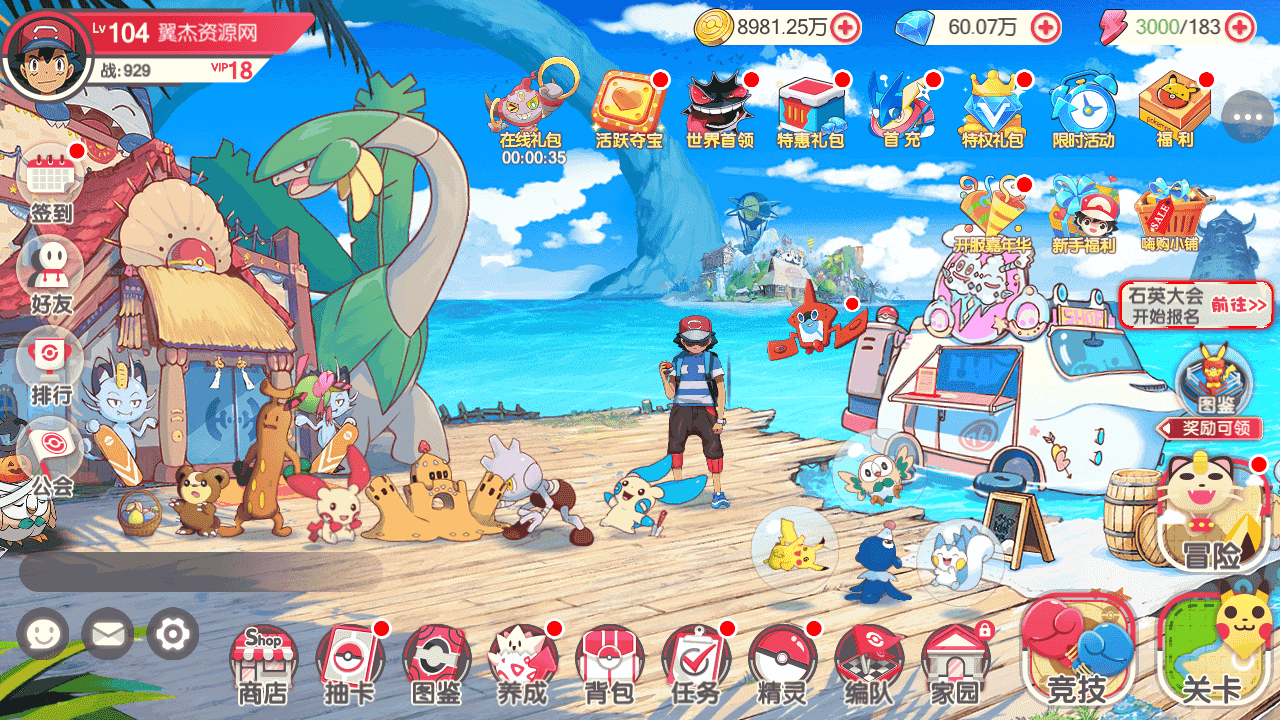Show the 排行 rankings
This screenshot has width=1280, height=720.
tap(51, 365)
